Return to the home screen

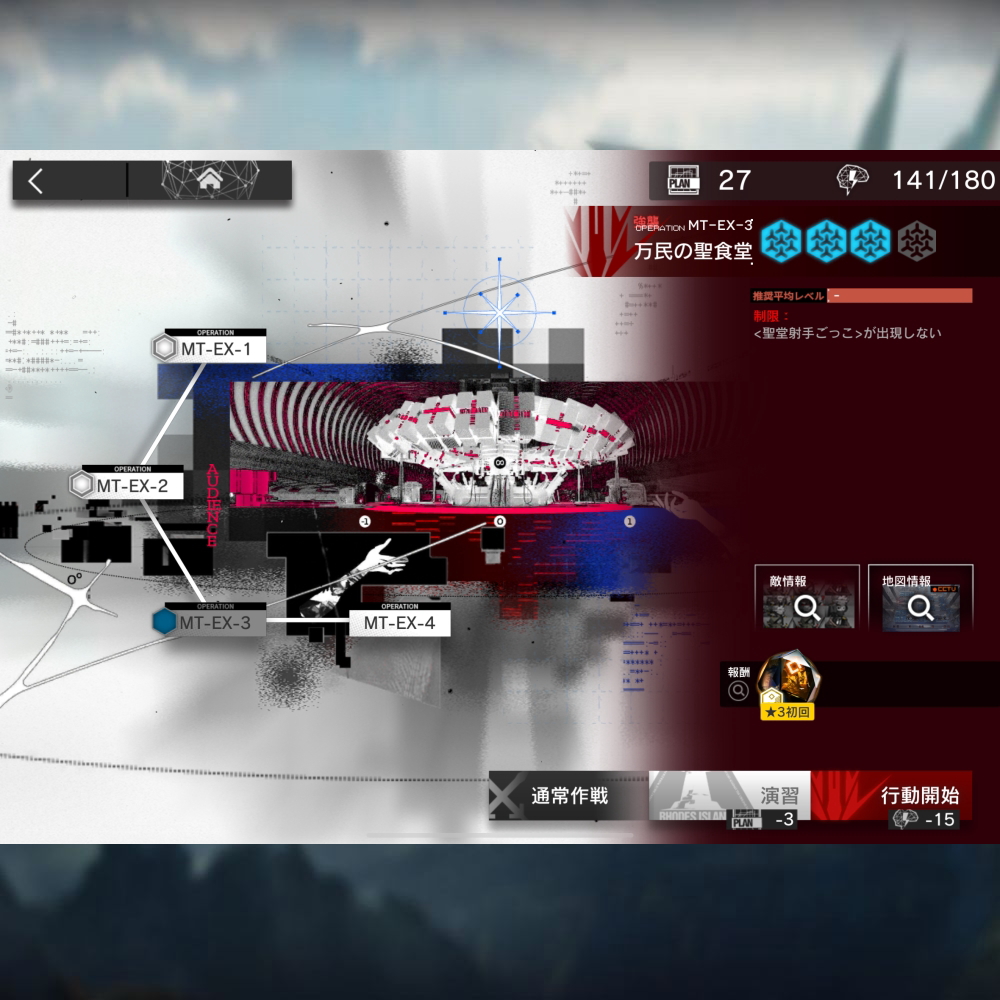210,181
